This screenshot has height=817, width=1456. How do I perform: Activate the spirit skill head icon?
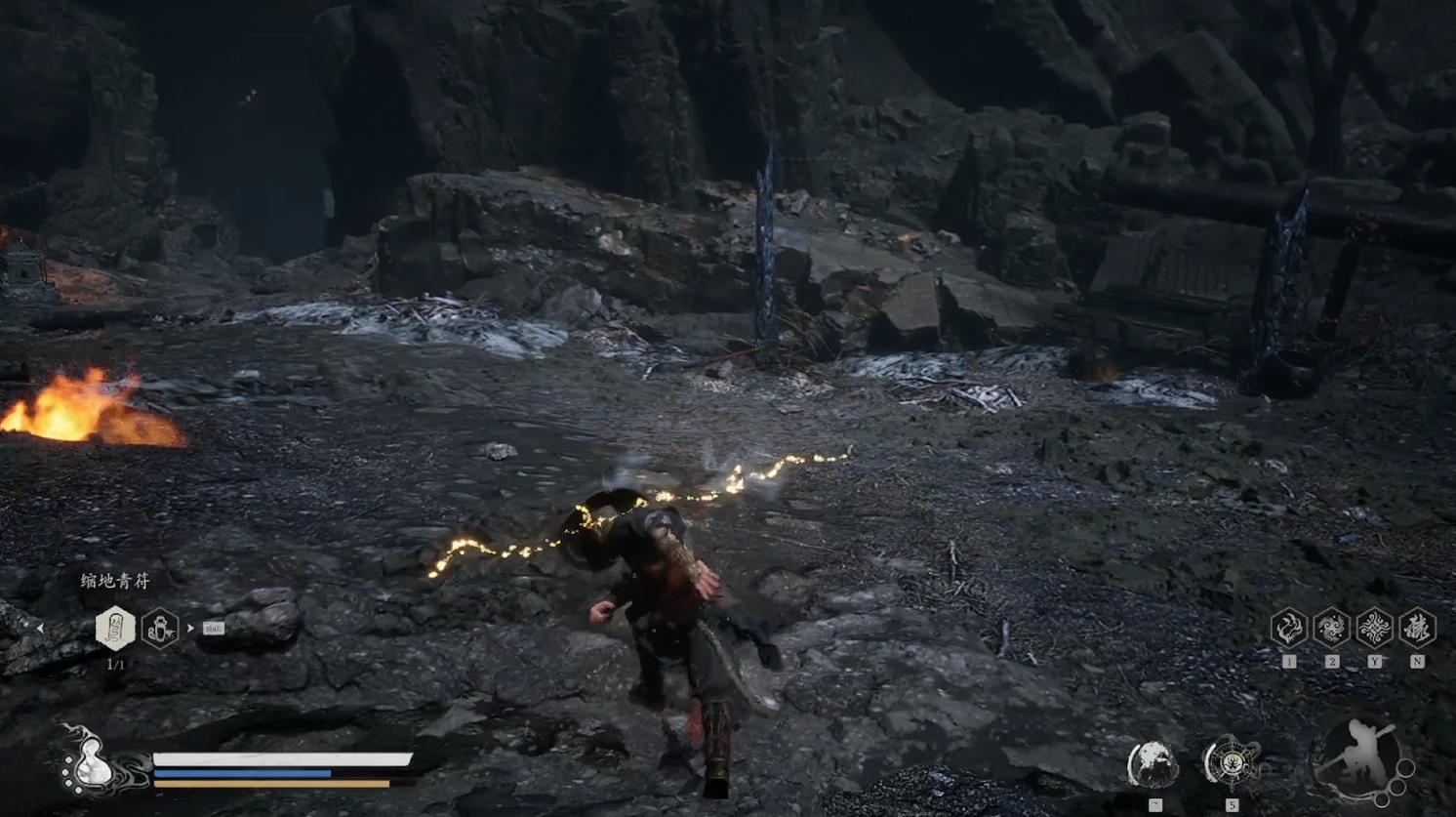click(1153, 764)
